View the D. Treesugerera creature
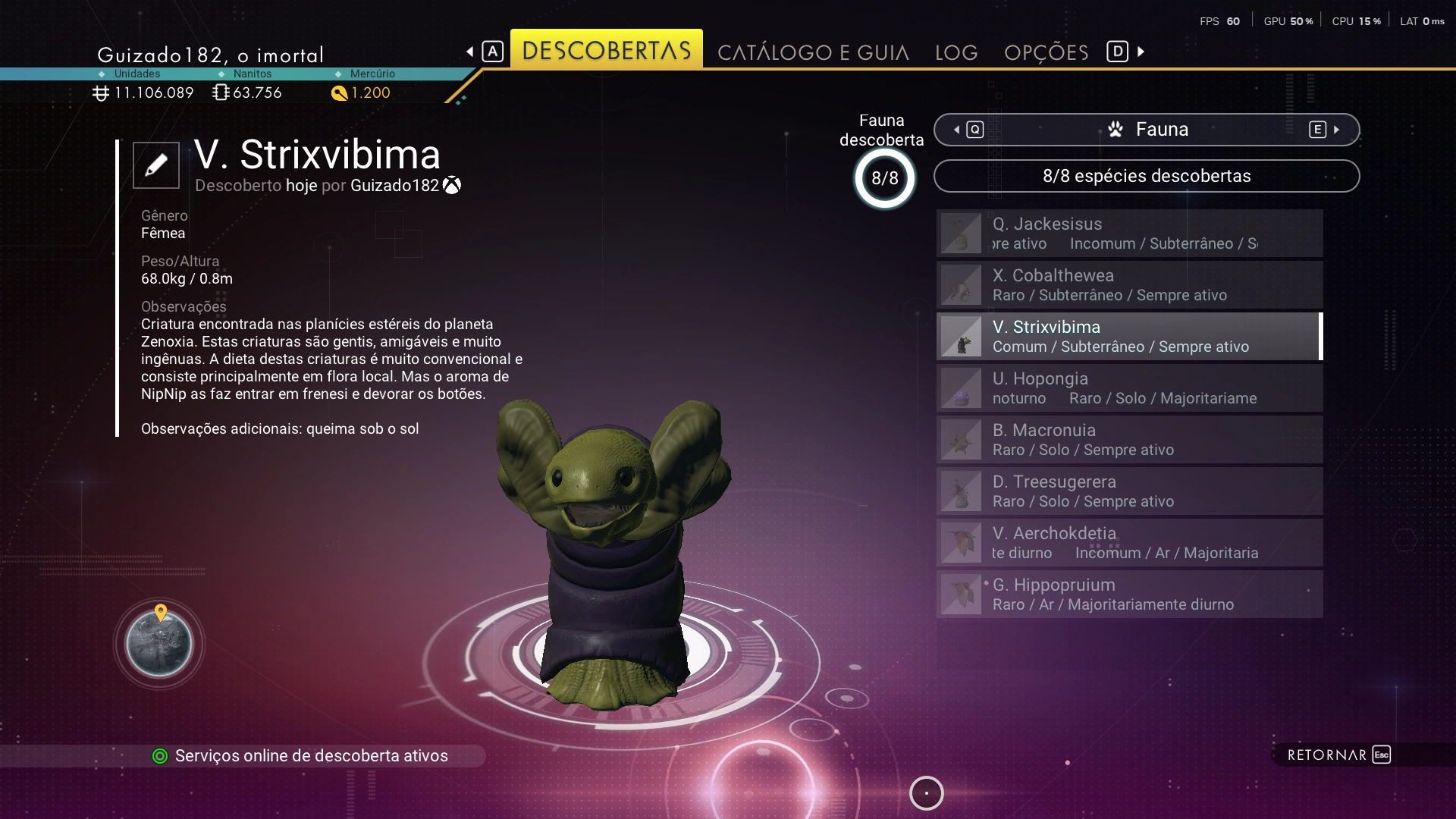Viewport: 1456px width, 819px height. point(1129,491)
